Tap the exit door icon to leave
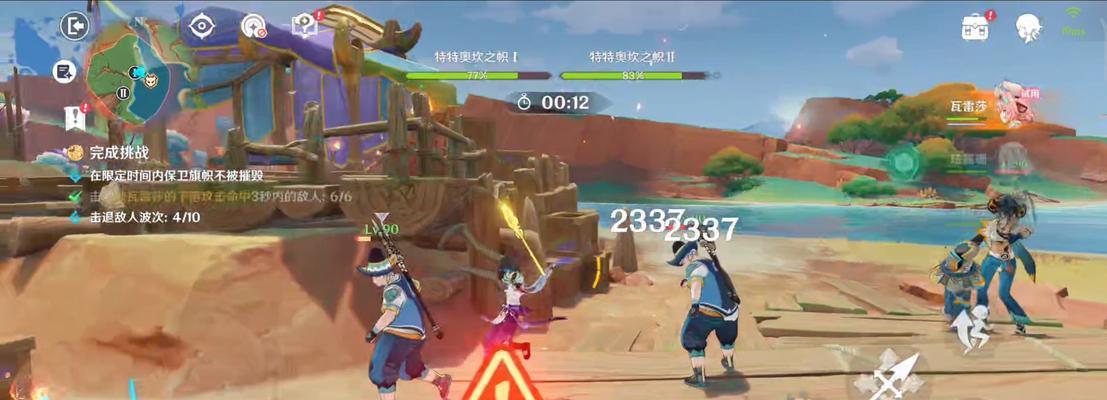Viewport: 1107px width, 400px height. [x=75, y=26]
